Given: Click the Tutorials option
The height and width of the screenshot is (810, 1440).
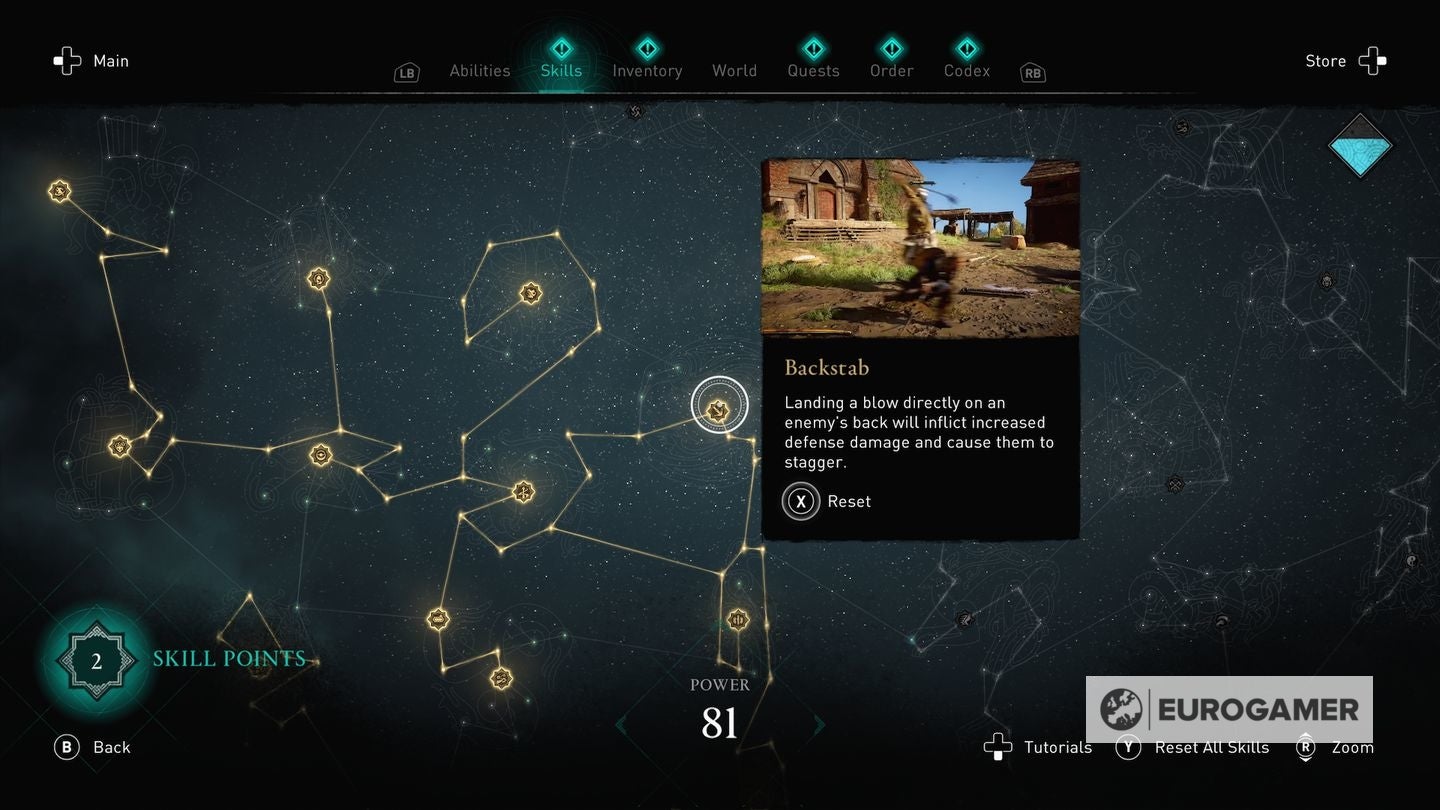Looking at the screenshot, I should pyautogui.click(x=1056, y=747).
